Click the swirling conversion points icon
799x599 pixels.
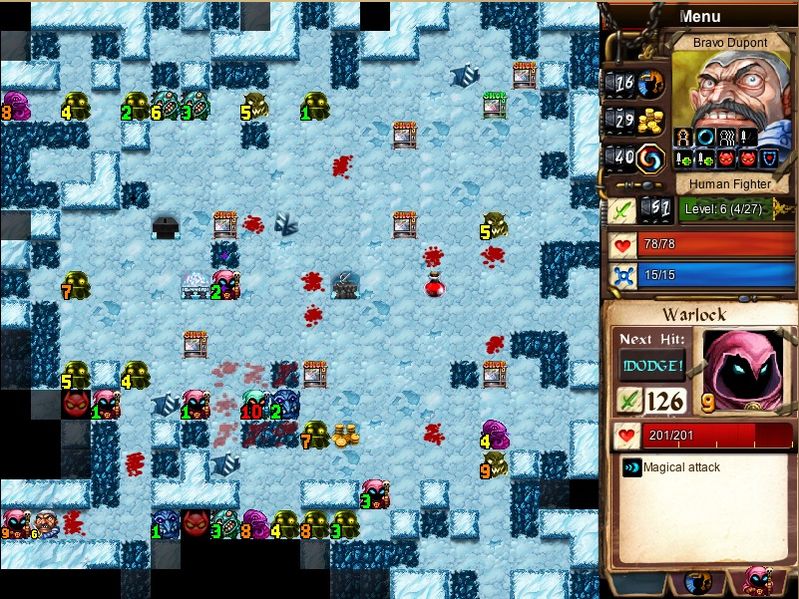pyautogui.click(x=652, y=157)
